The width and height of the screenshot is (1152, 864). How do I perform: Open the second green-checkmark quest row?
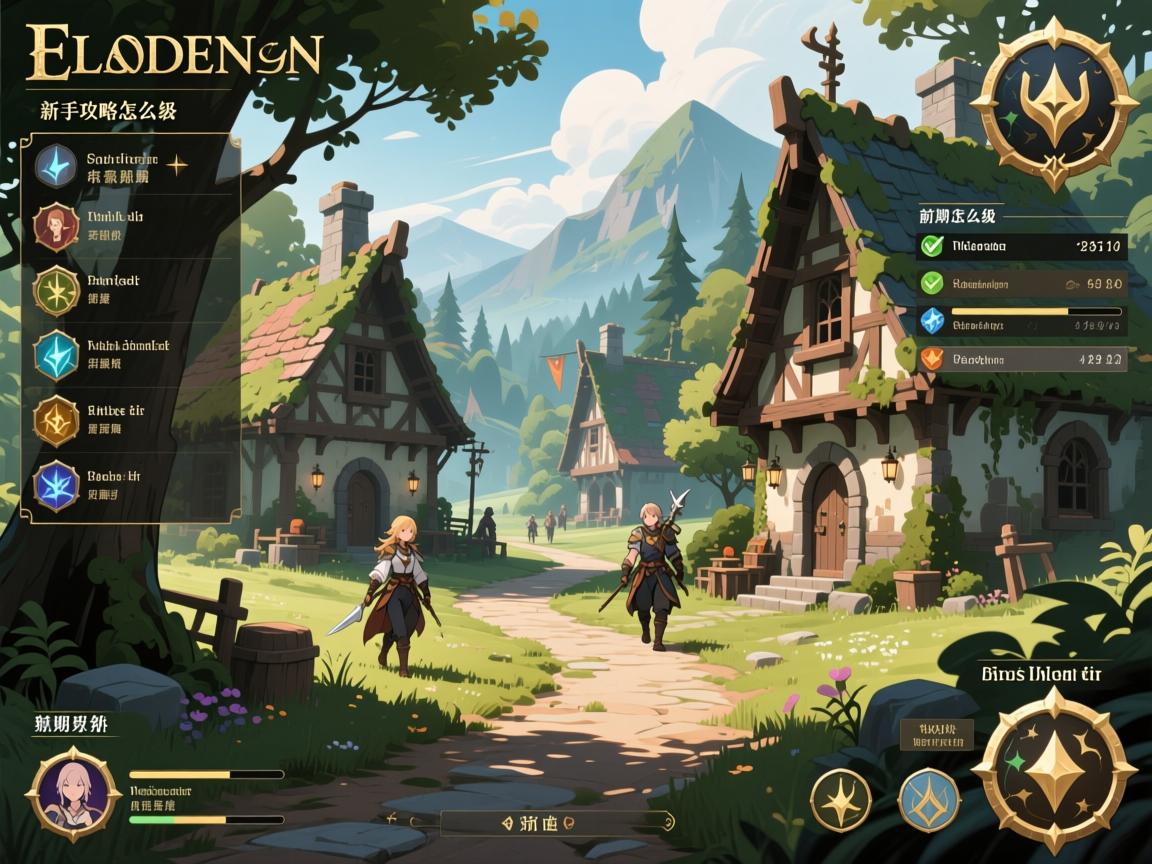click(1021, 284)
